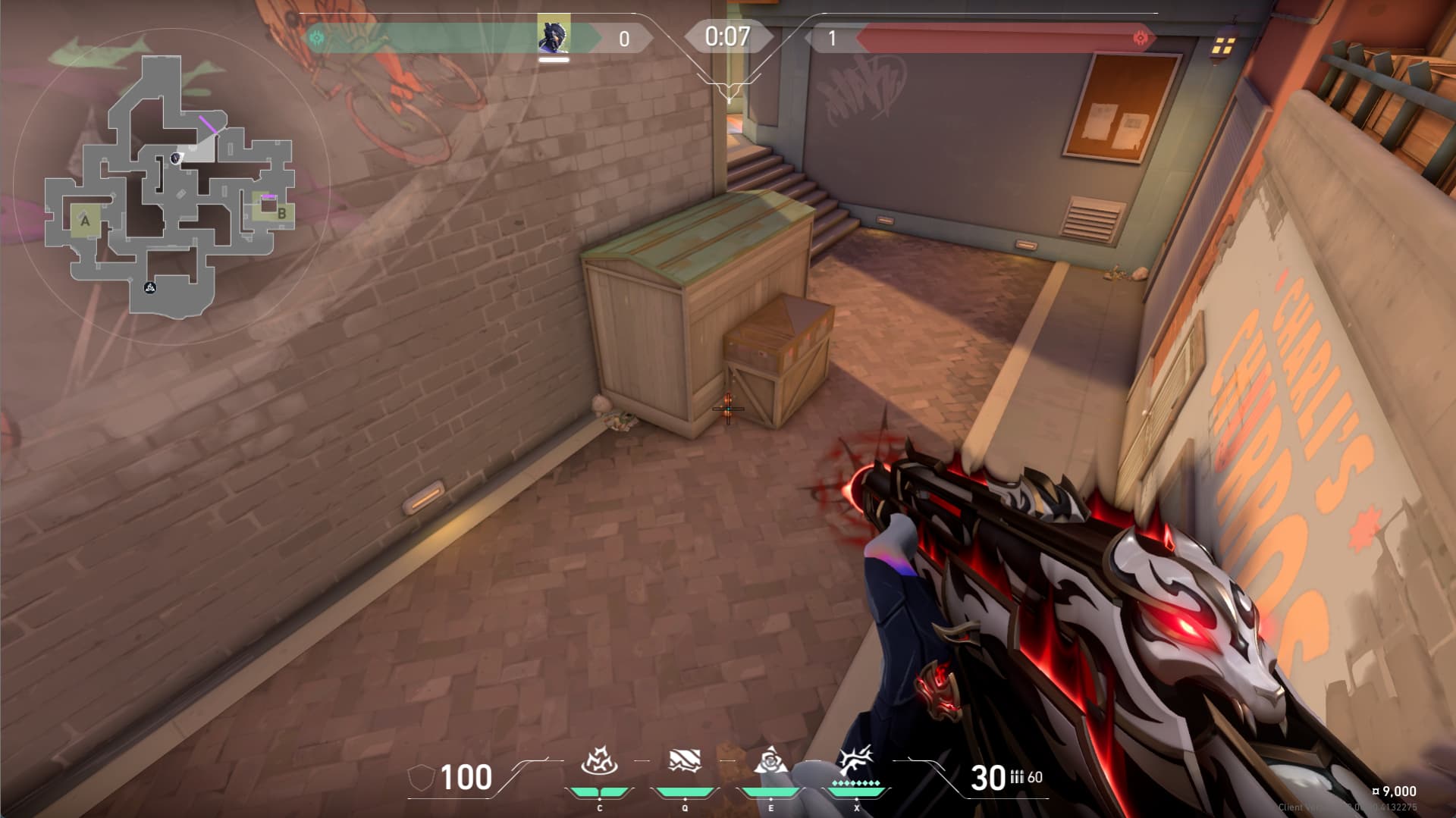Select the Shear wall ability icon

(x=684, y=760)
